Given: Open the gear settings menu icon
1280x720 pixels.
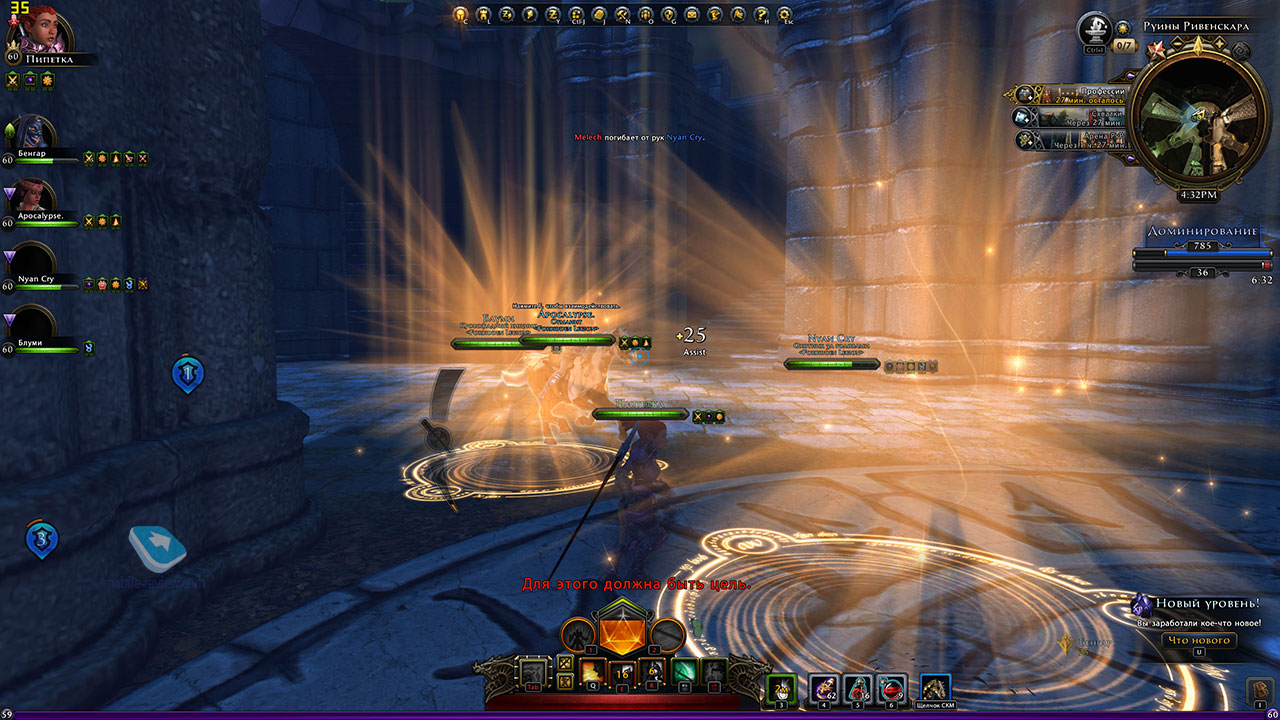Looking at the screenshot, I should [786, 14].
